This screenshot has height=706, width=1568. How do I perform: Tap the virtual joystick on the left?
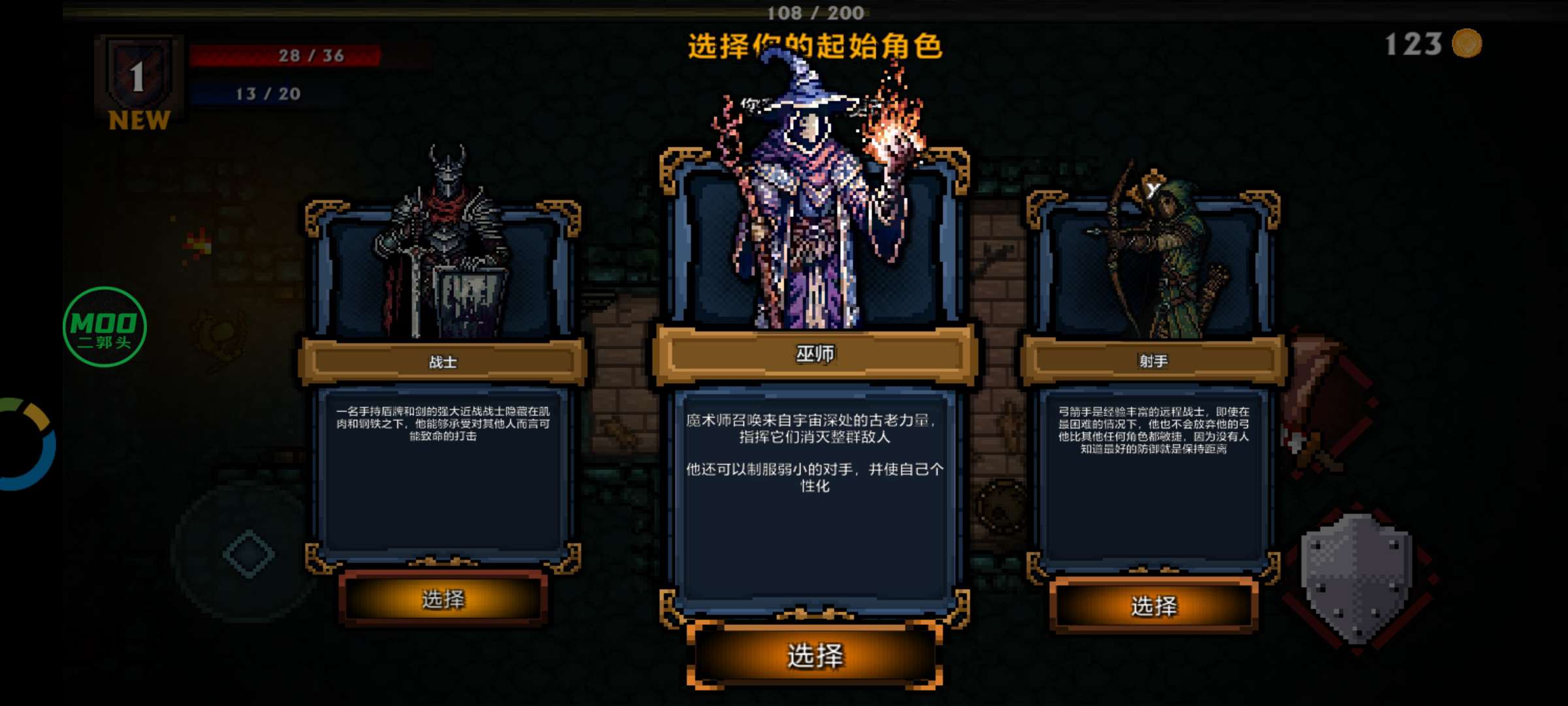pos(248,552)
